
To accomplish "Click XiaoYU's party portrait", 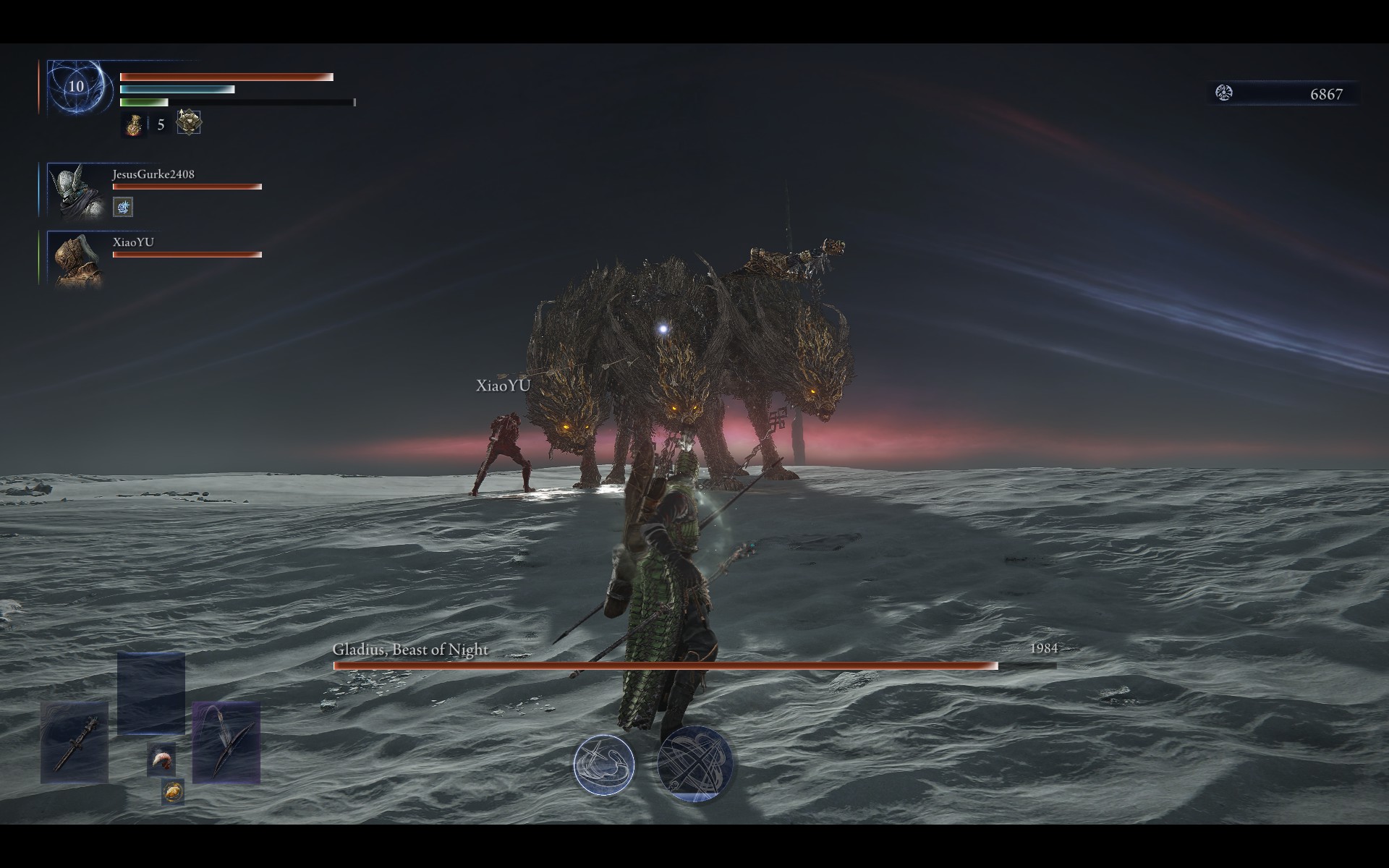I will (76, 259).
